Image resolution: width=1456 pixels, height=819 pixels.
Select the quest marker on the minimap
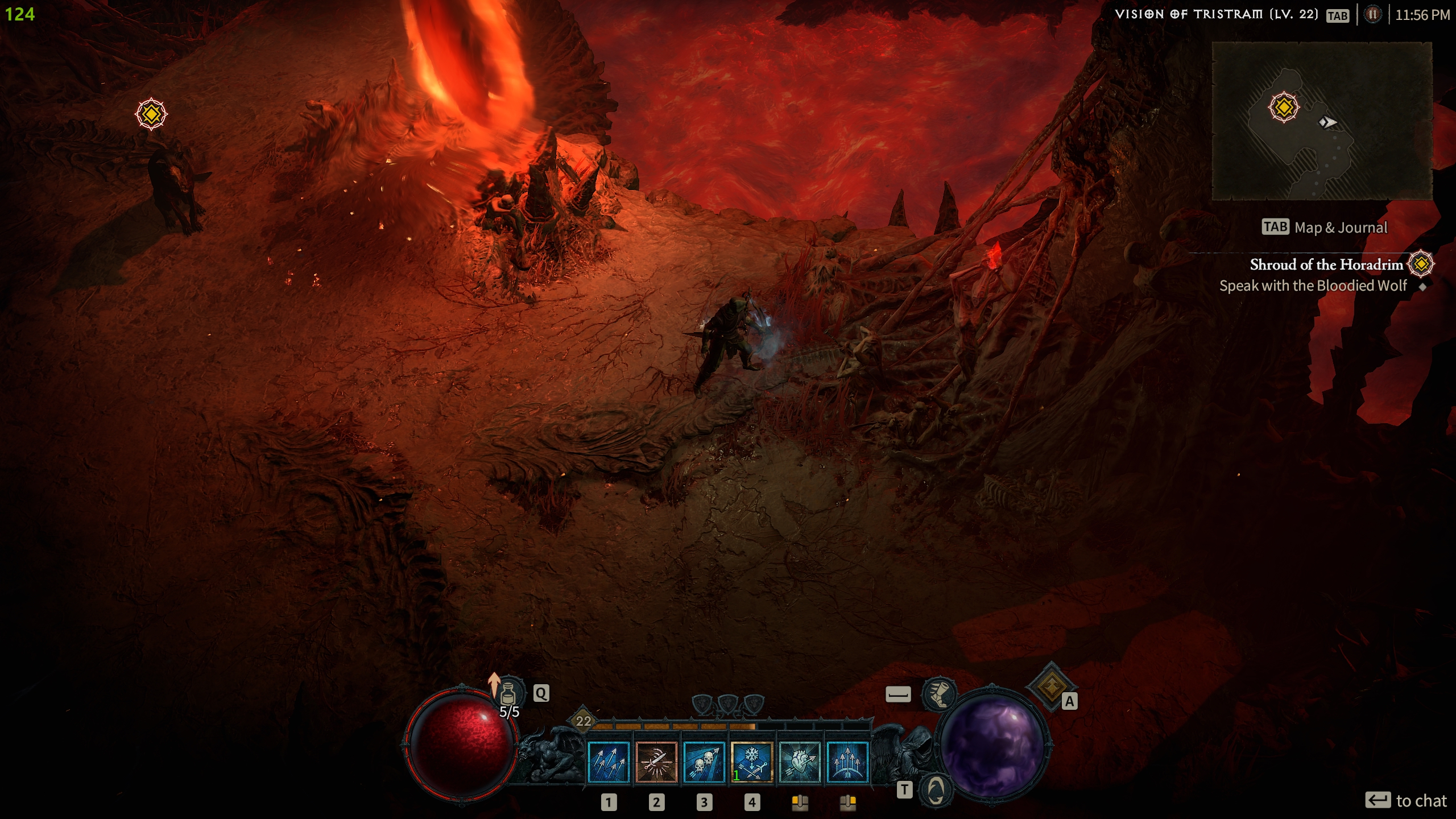(x=1284, y=107)
